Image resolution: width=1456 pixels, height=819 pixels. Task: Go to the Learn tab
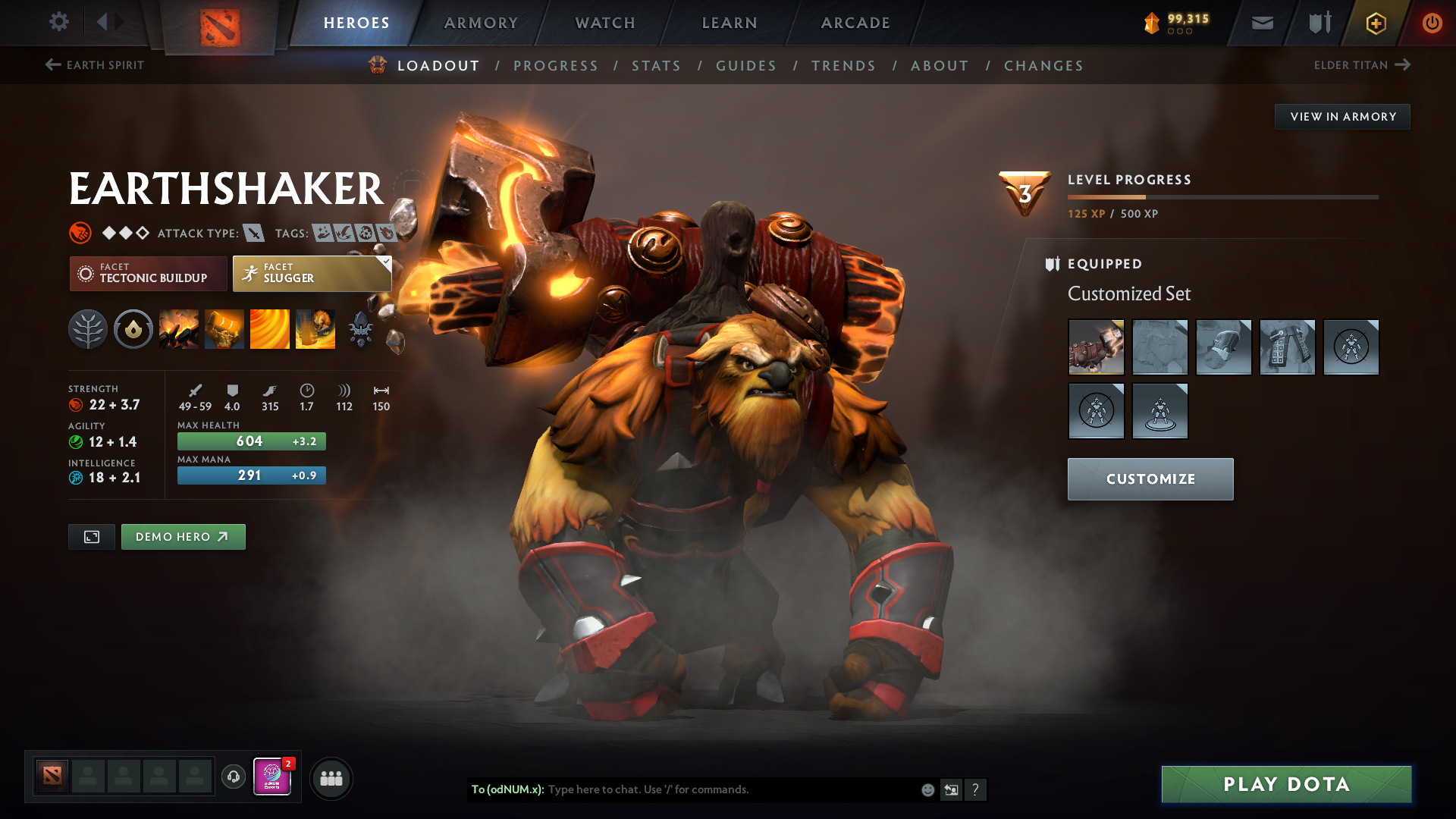tap(730, 23)
